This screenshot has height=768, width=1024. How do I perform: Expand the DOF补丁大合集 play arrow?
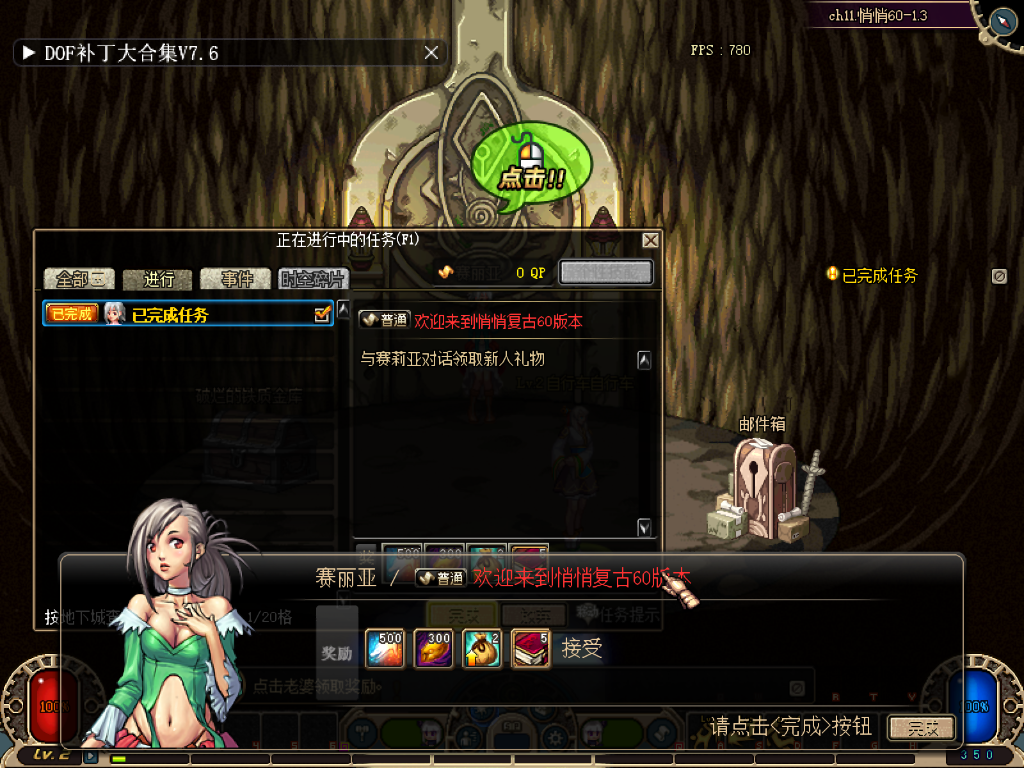pos(28,53)
